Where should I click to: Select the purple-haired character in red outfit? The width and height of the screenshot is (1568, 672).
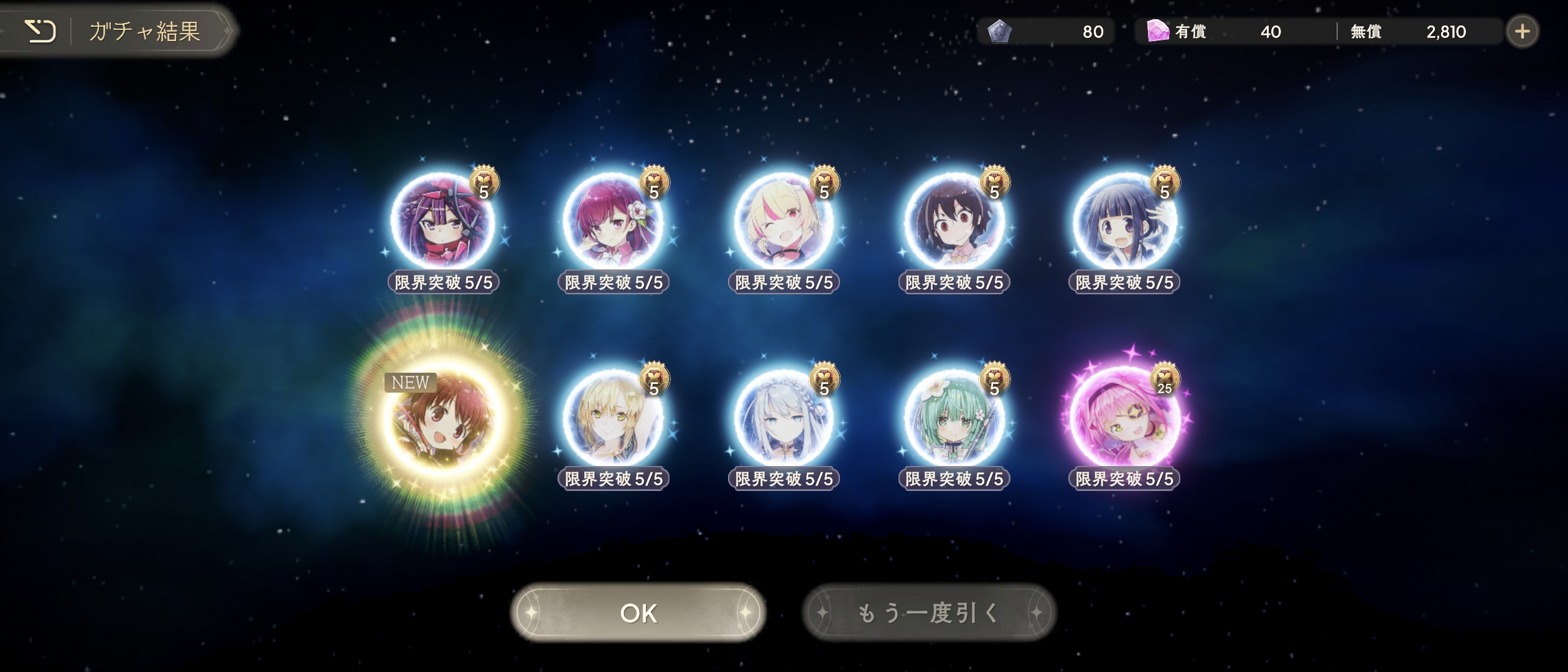tap(442, 223)
